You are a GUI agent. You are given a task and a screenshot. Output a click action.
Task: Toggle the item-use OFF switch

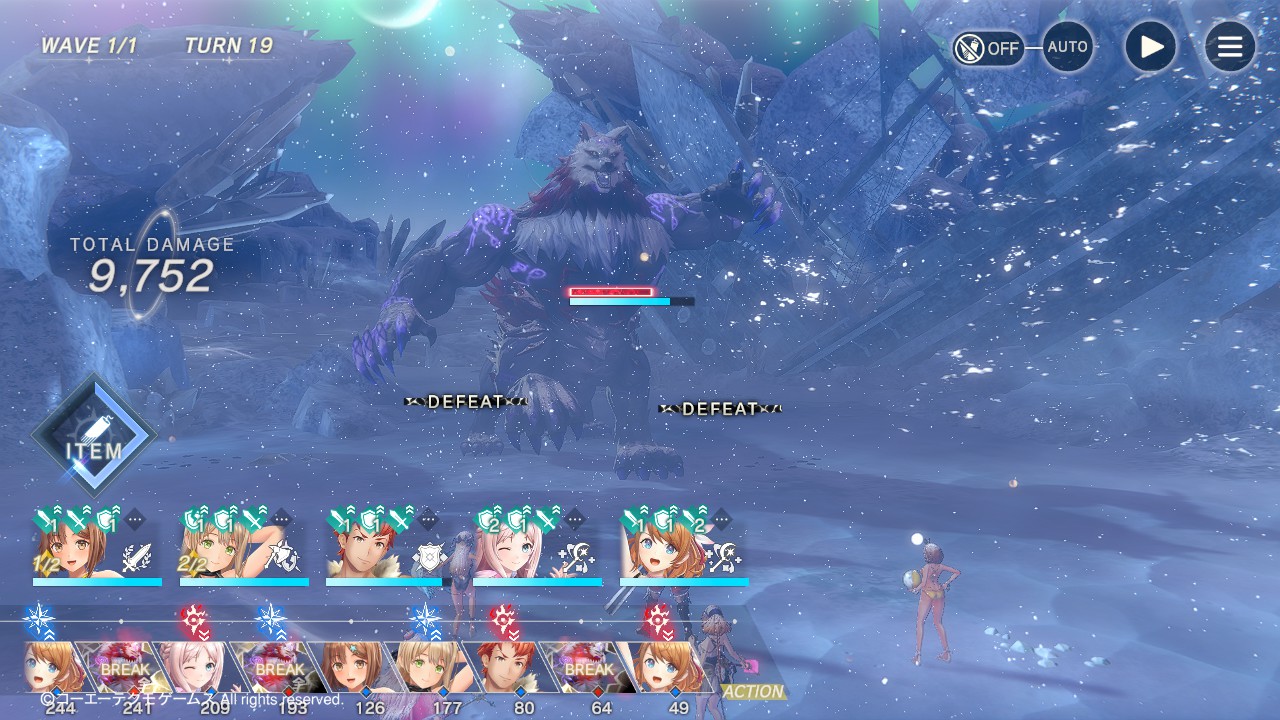click(x=988, y=48)
